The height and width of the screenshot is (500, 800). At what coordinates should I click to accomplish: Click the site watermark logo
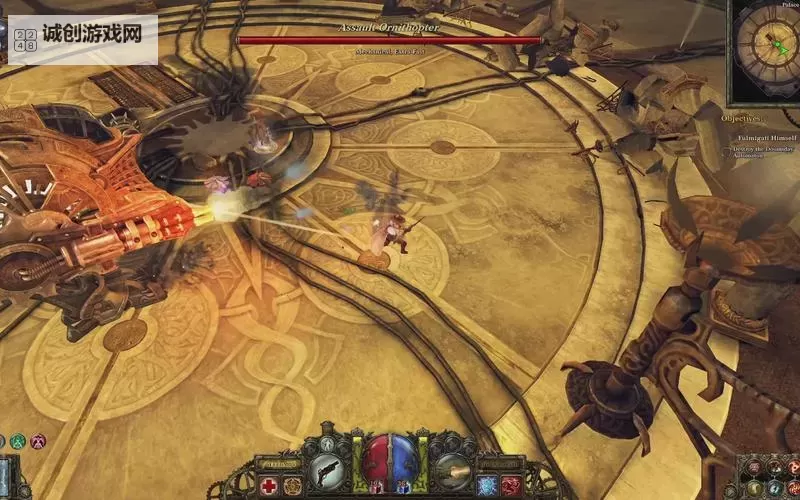point(82,38)
